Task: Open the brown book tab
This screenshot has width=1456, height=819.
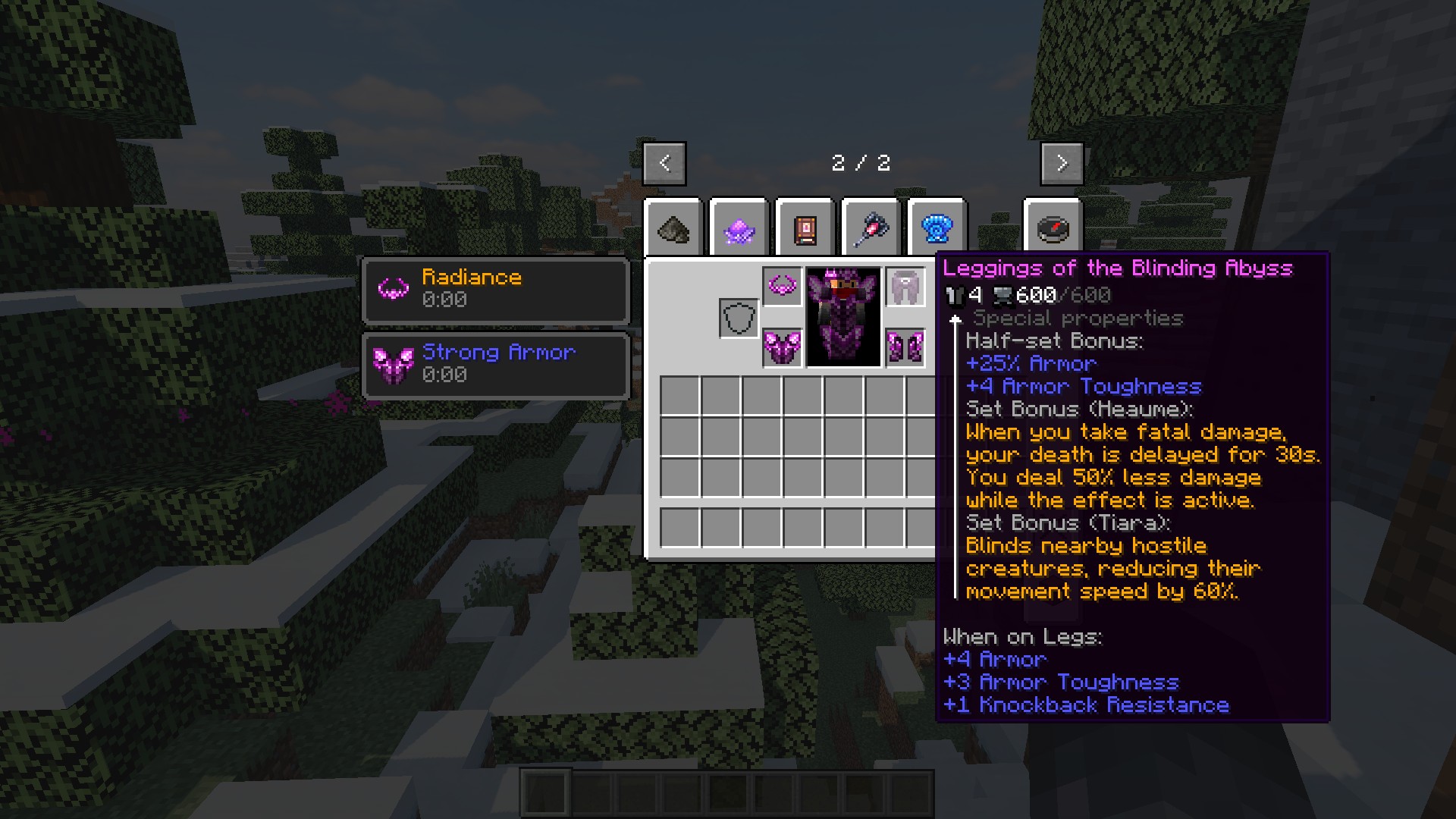Action: 805,228
